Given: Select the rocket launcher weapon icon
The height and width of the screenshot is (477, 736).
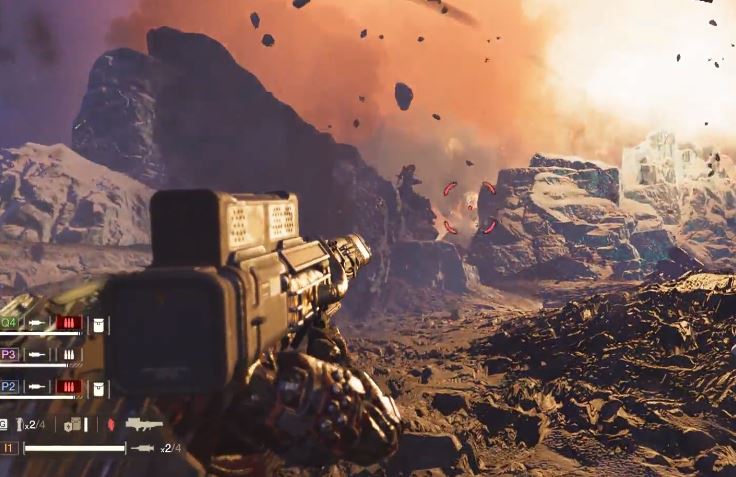Looking at the screenshot, I should (x=144, y=425).
